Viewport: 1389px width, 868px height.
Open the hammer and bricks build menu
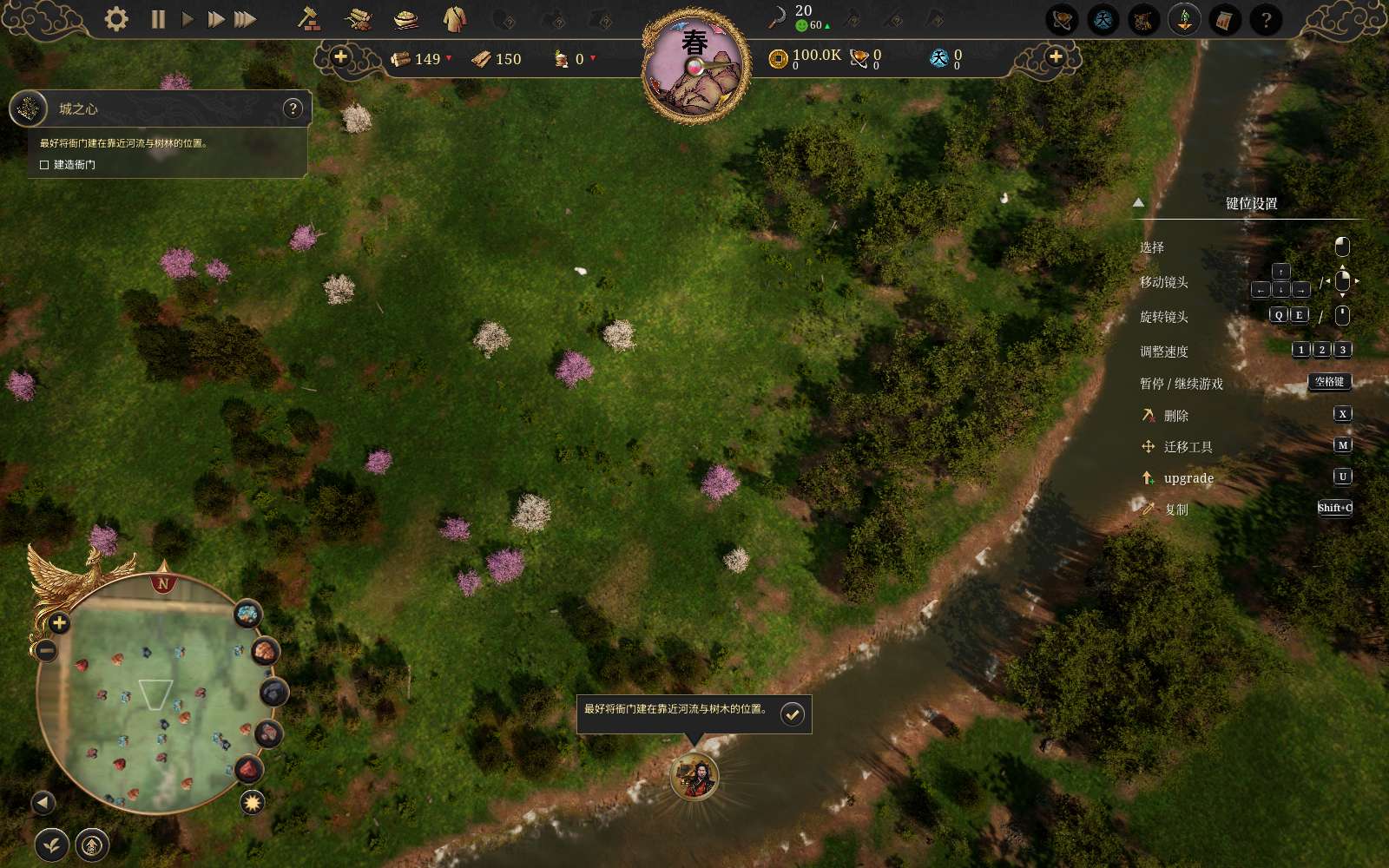308,18
